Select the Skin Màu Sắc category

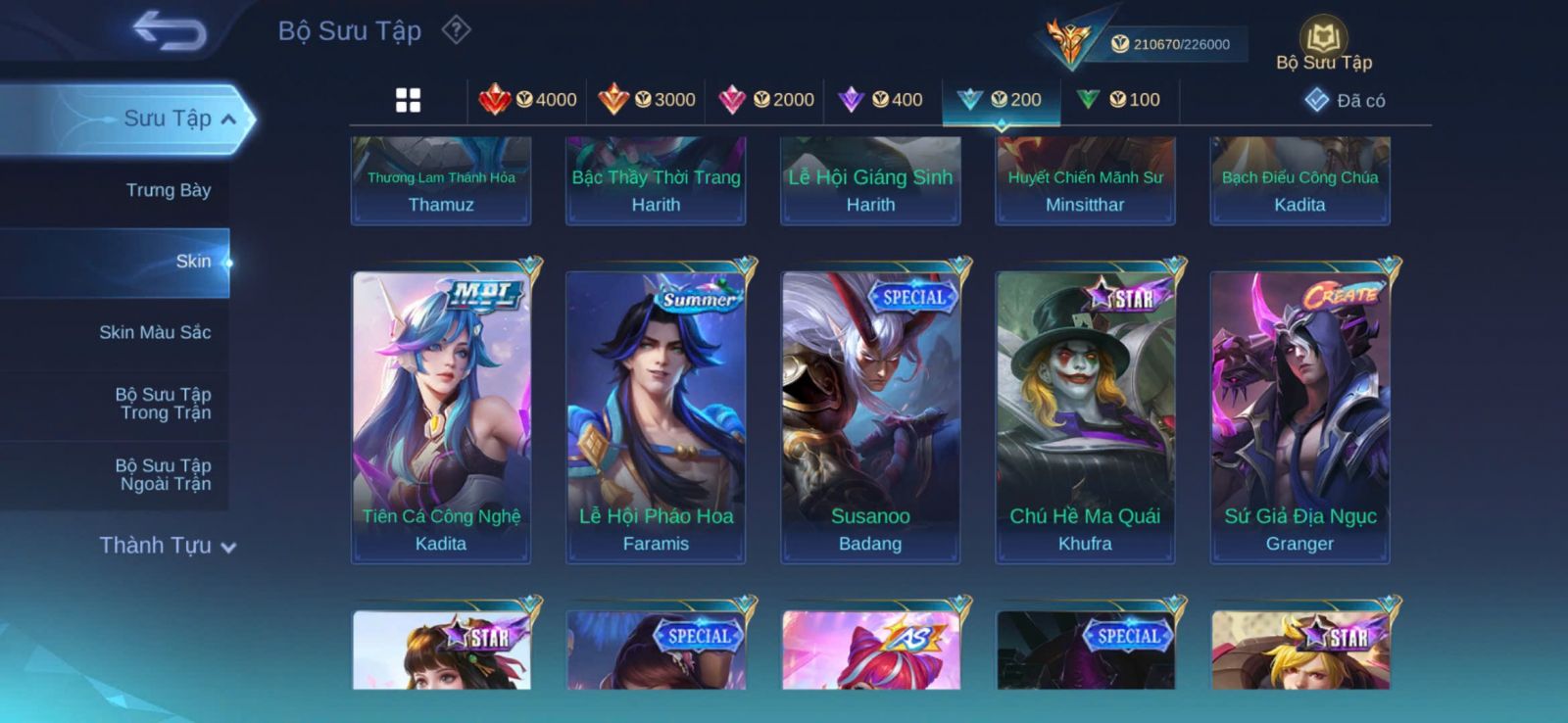[x=155, y=332]
